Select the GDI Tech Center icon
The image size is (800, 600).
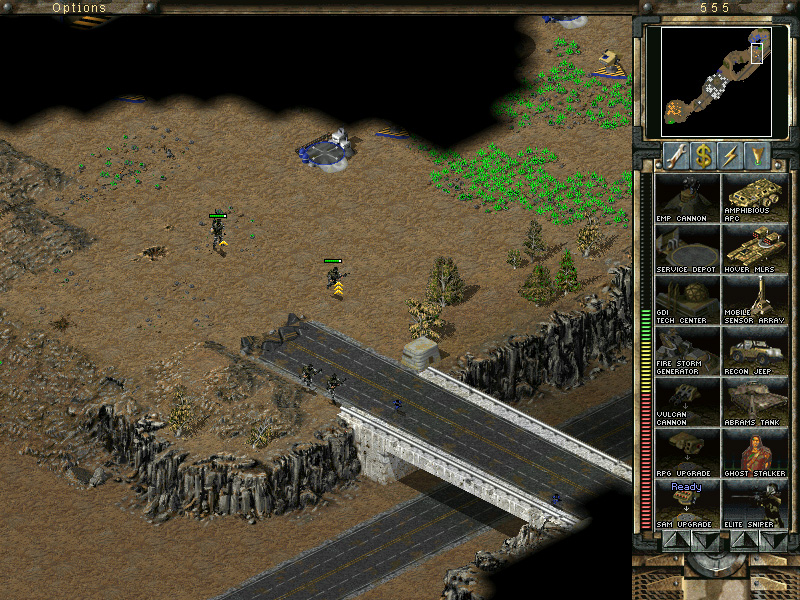[686, 300]
